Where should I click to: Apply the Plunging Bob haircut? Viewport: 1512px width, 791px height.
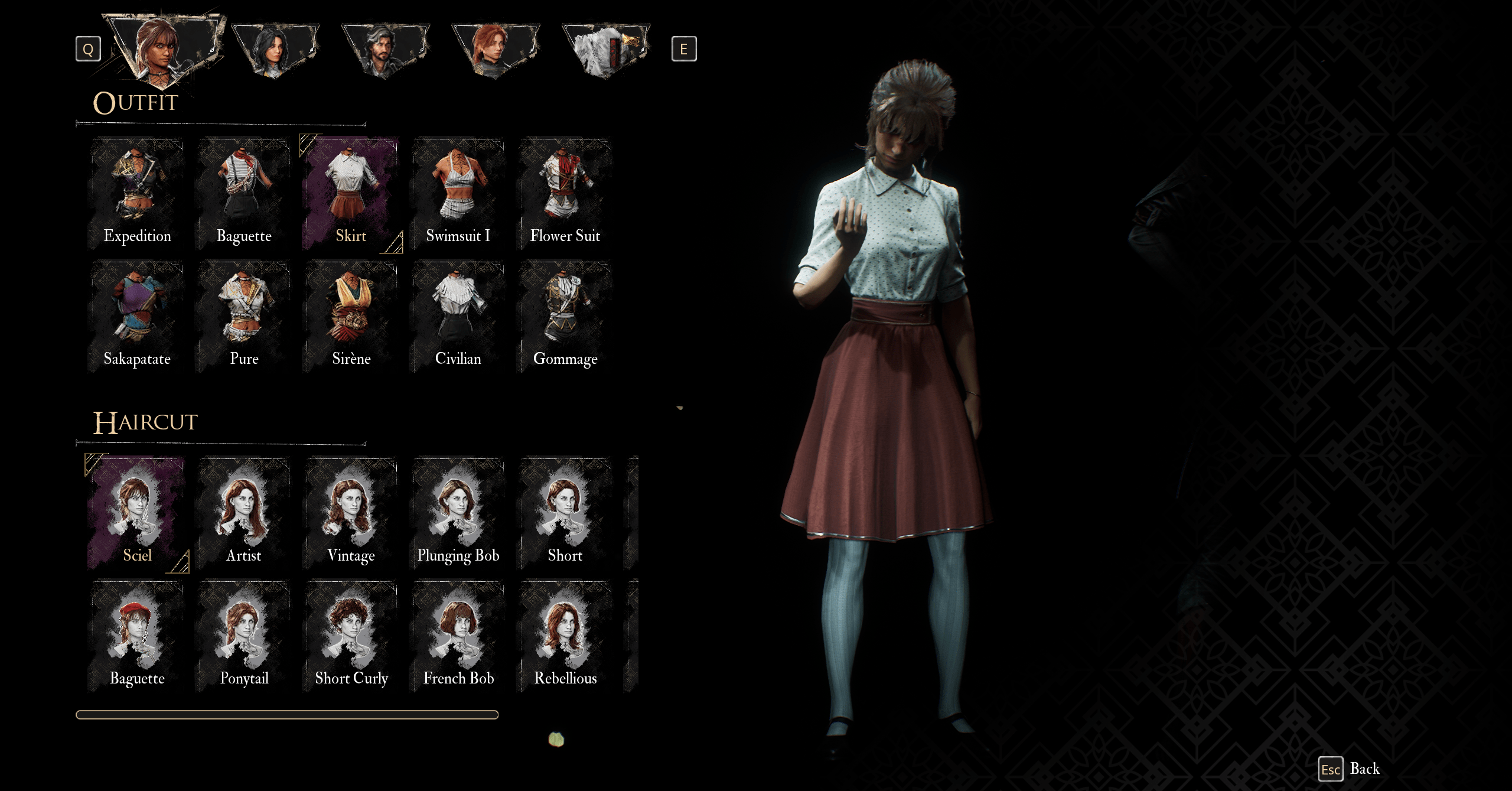(x=458, y=513)
